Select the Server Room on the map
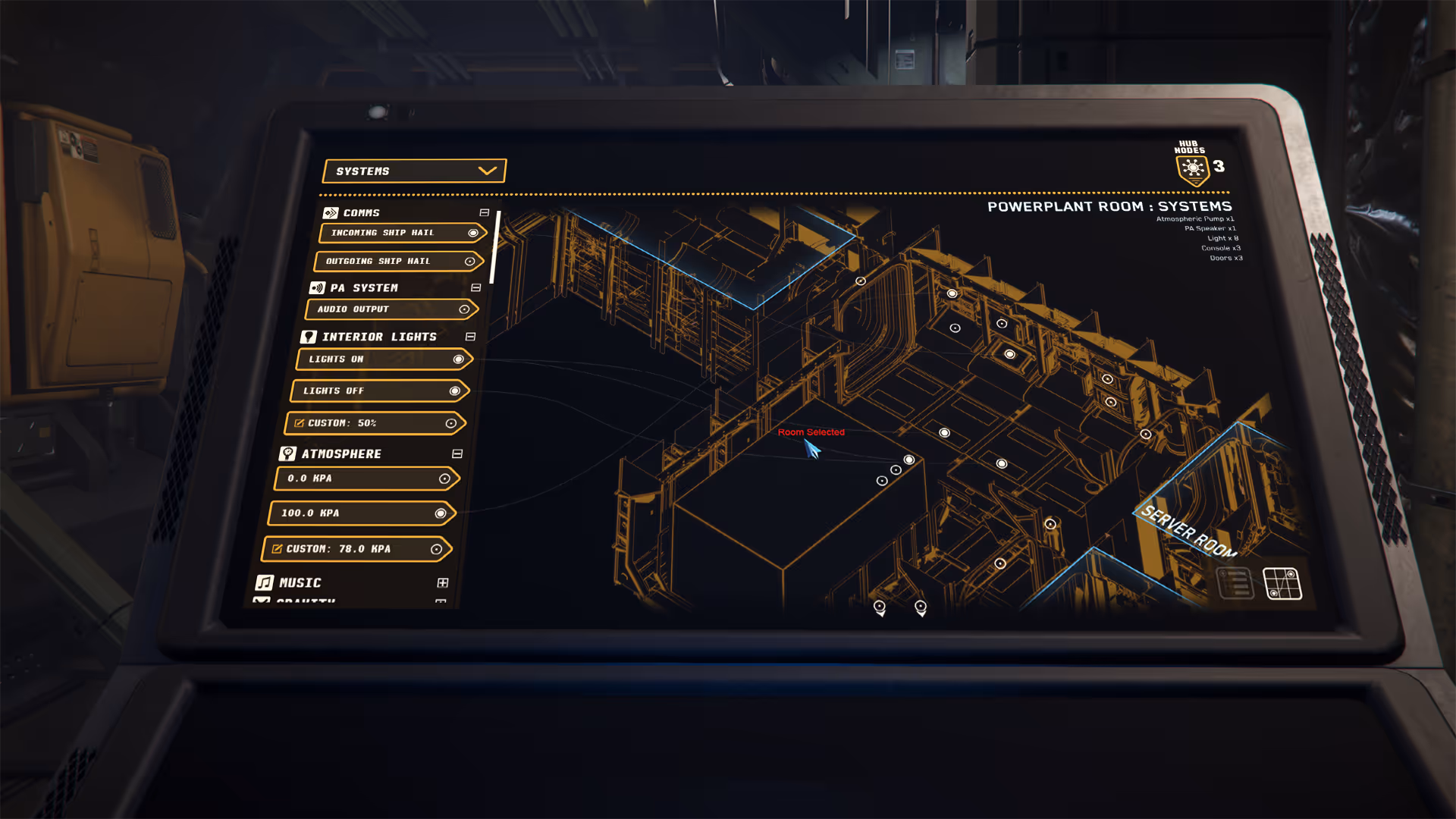The height and width of the screenshot is (819, 1456). point(1188,531)
